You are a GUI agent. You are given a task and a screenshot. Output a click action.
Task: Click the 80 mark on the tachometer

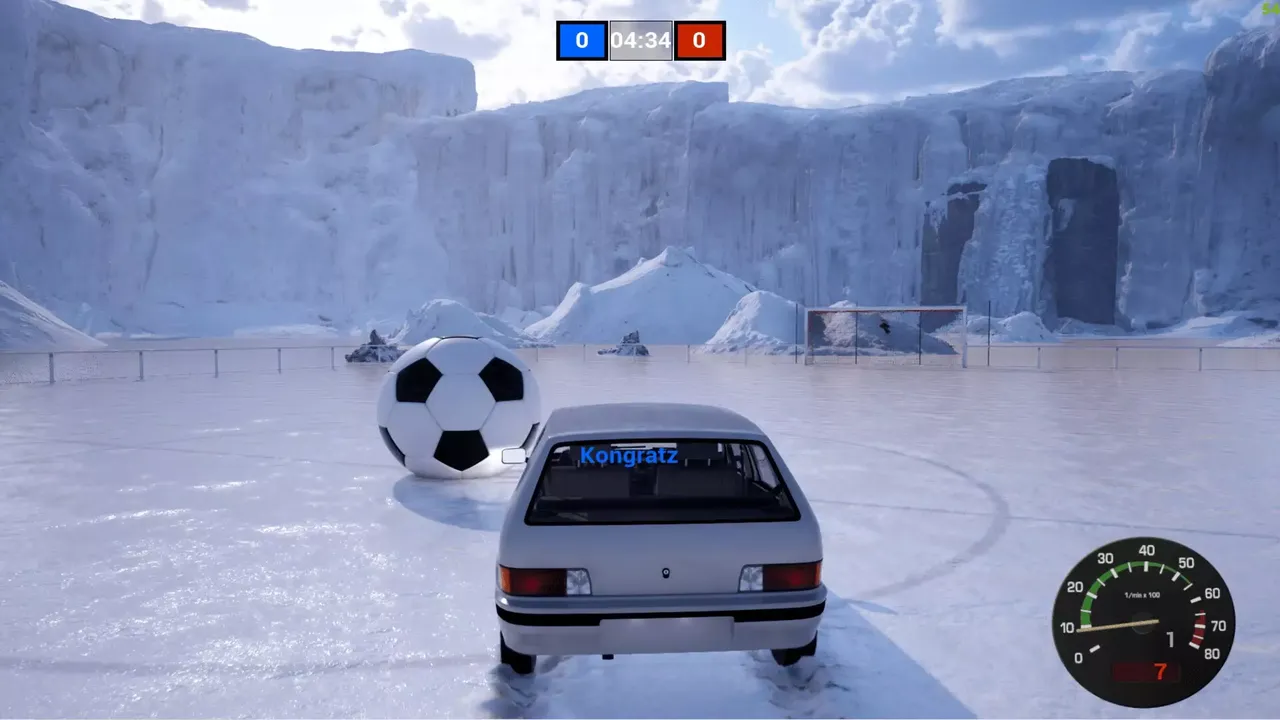[x=1214, y=652]
